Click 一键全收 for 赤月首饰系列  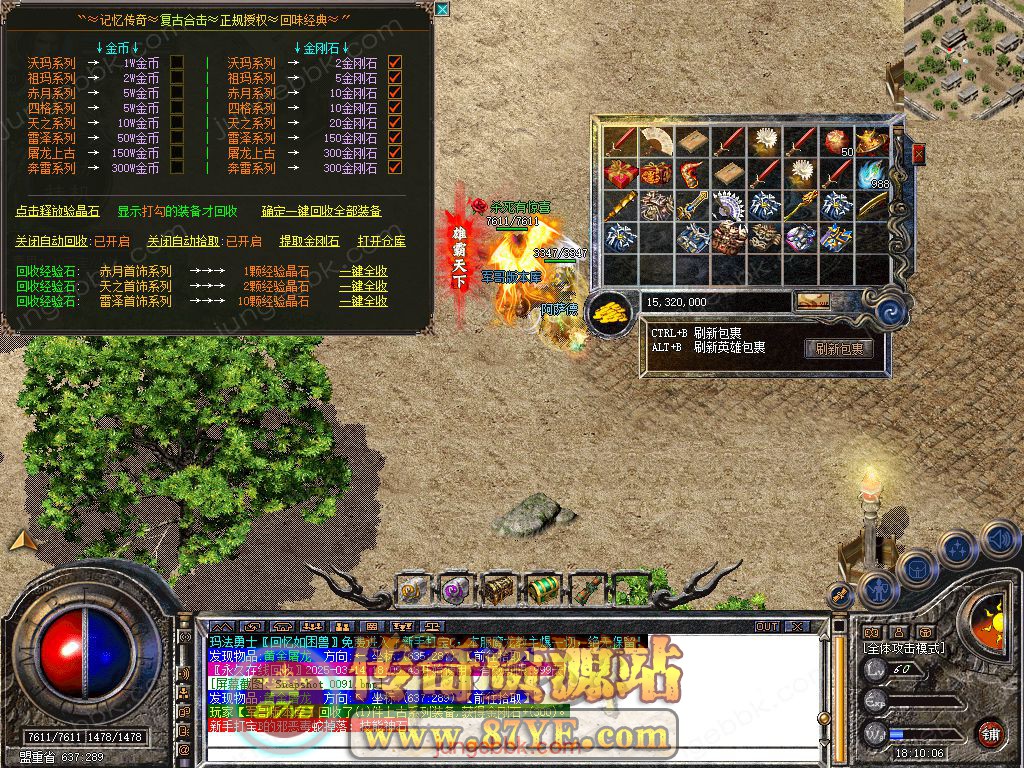363,271
